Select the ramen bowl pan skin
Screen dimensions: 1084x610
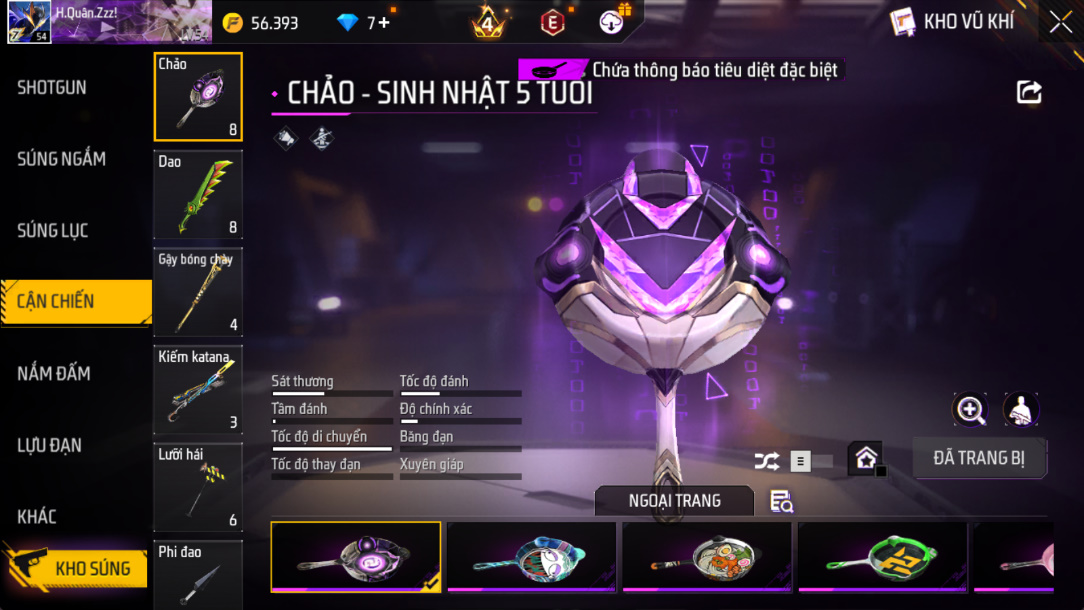click(706, 556)
